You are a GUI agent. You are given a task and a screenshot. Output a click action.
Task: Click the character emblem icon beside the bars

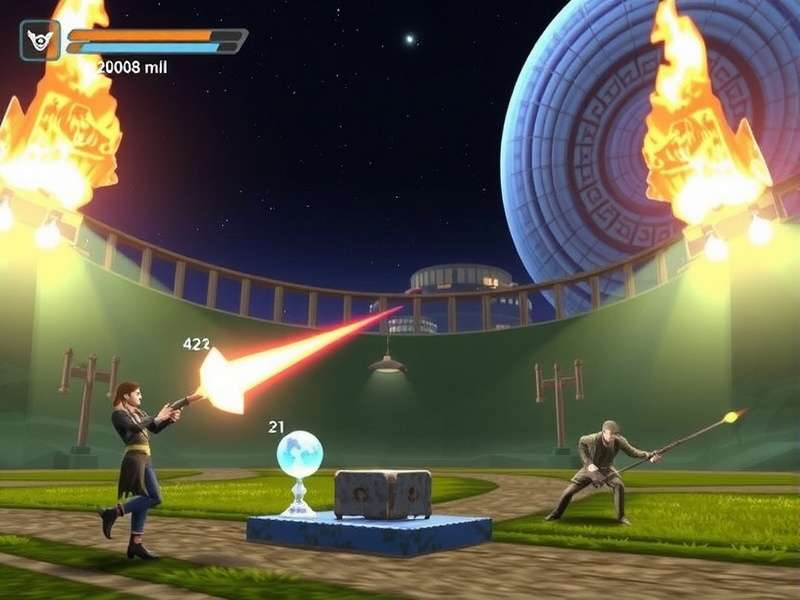40,41
